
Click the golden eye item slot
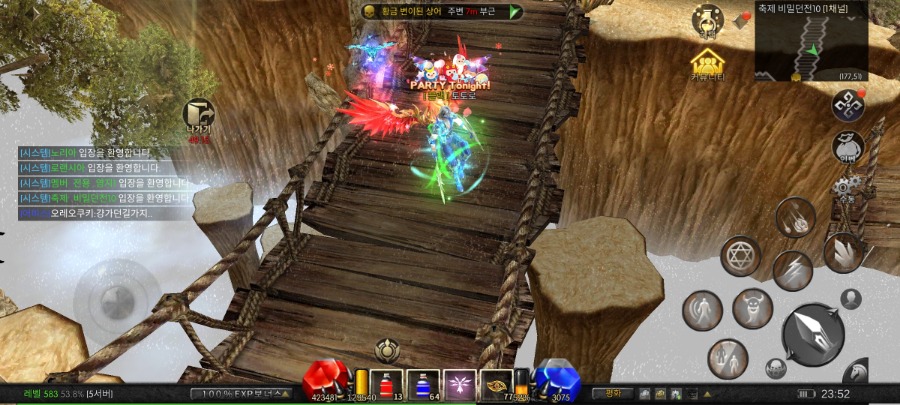click(498, 384)
